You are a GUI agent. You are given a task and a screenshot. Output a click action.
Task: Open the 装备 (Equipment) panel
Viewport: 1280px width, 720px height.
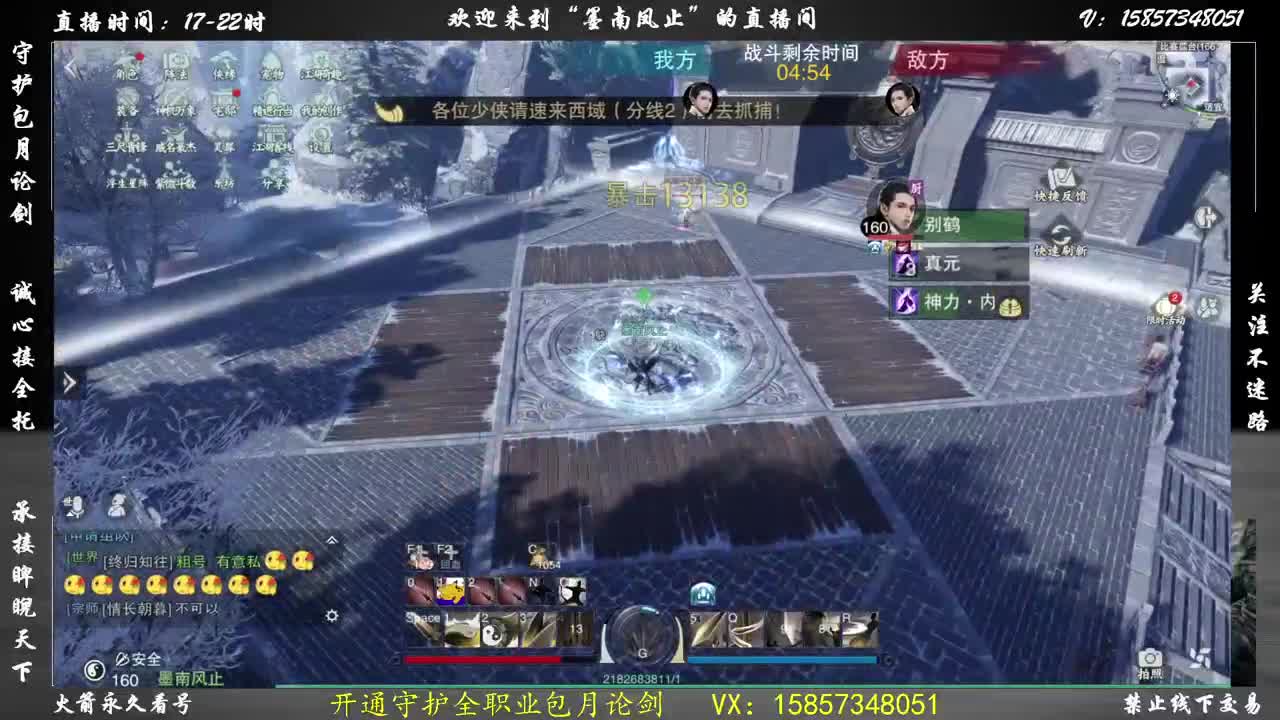tap(125, 103)
